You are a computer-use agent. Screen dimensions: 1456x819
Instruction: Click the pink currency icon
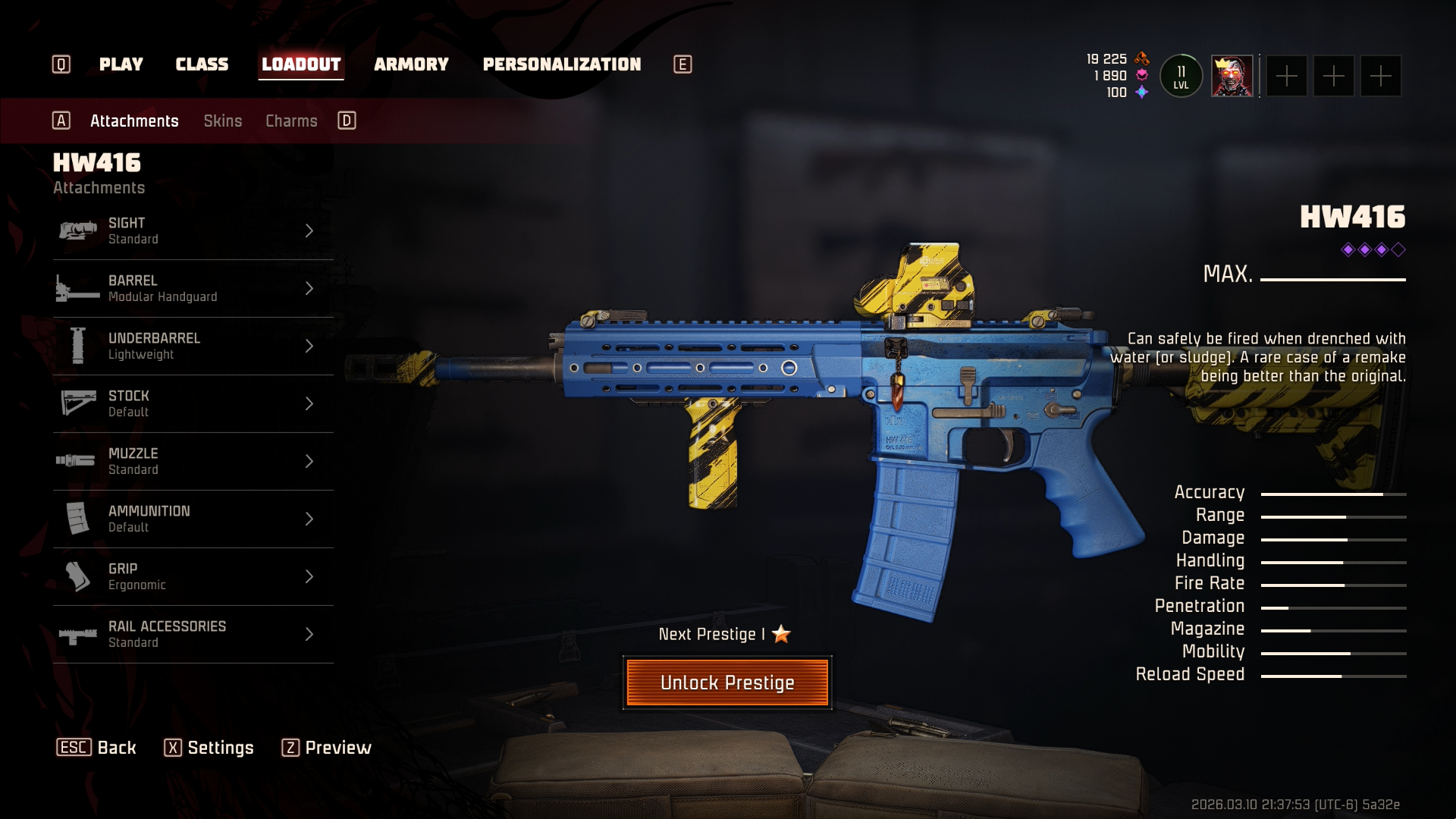coord(1141,75)
